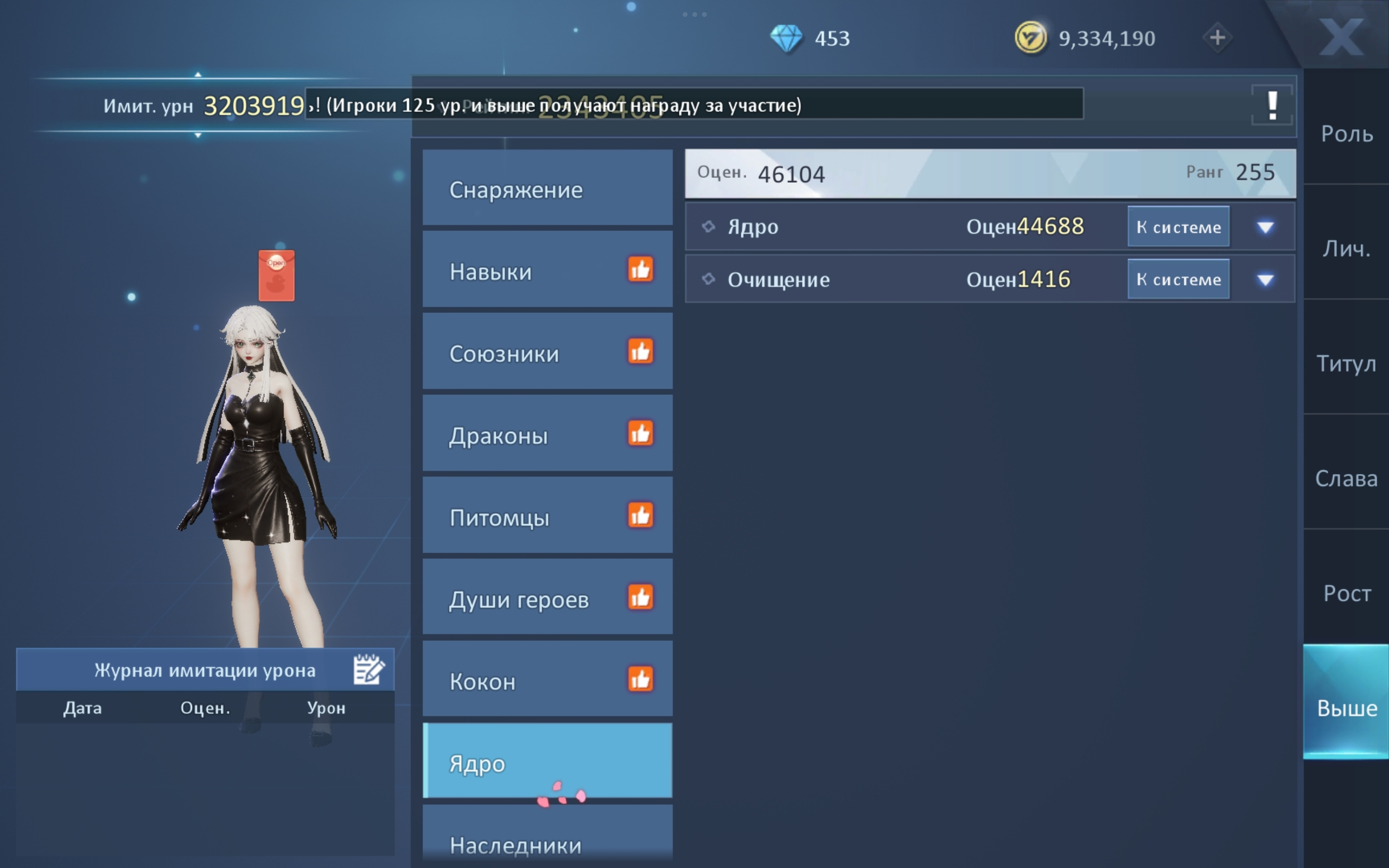
Task: Select the Кокон category
Action: pyautogui.click(x=547, y=680)
